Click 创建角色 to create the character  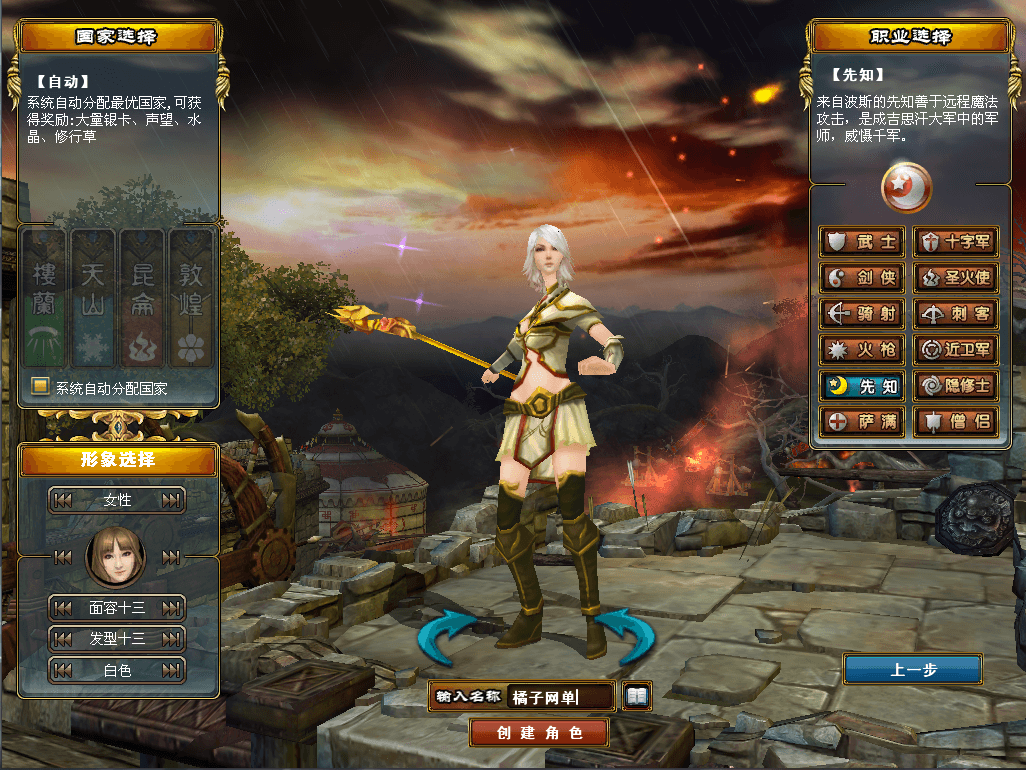pos(539,733)
